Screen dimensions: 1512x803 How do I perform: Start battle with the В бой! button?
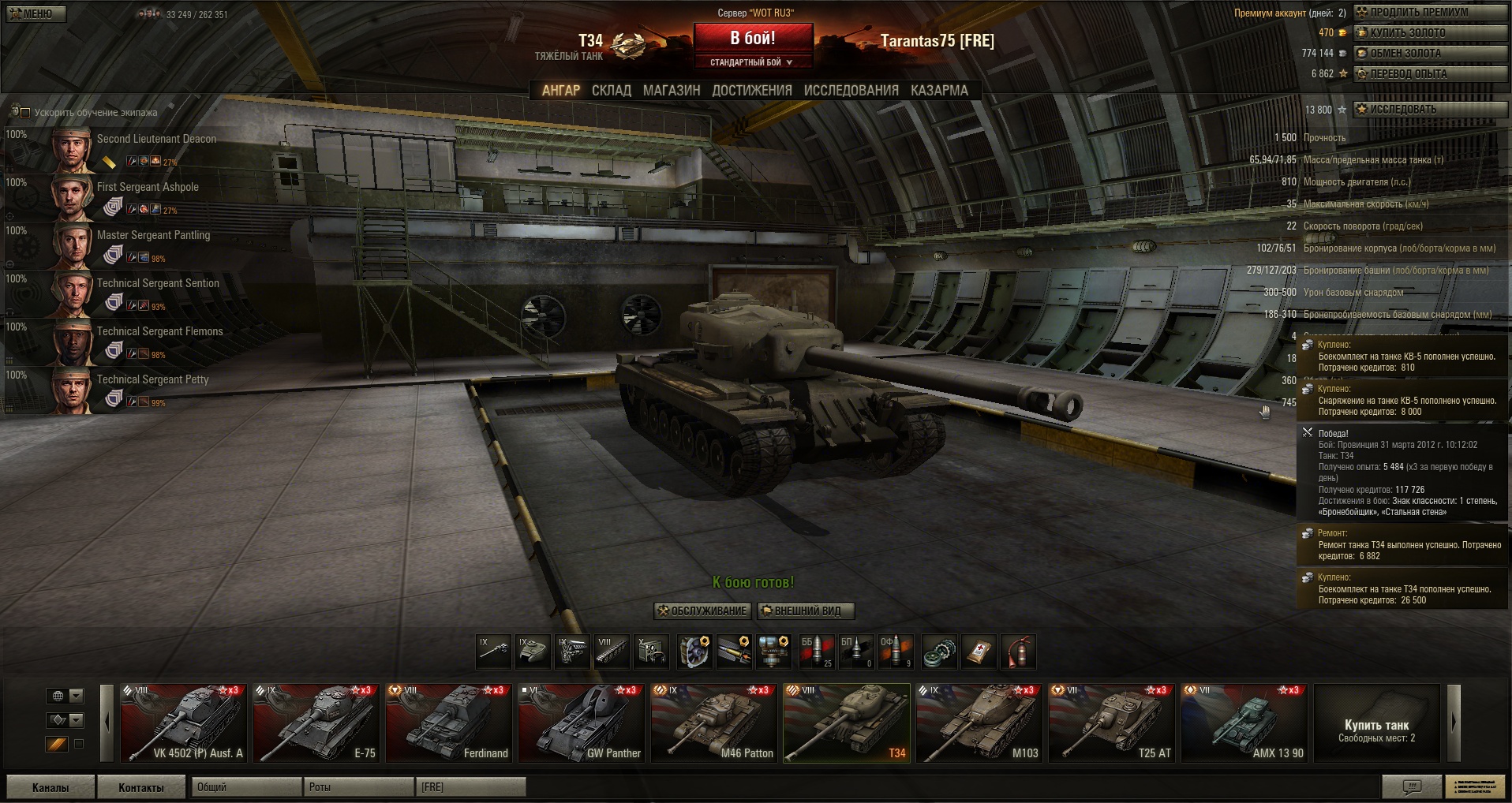[753, 39]
